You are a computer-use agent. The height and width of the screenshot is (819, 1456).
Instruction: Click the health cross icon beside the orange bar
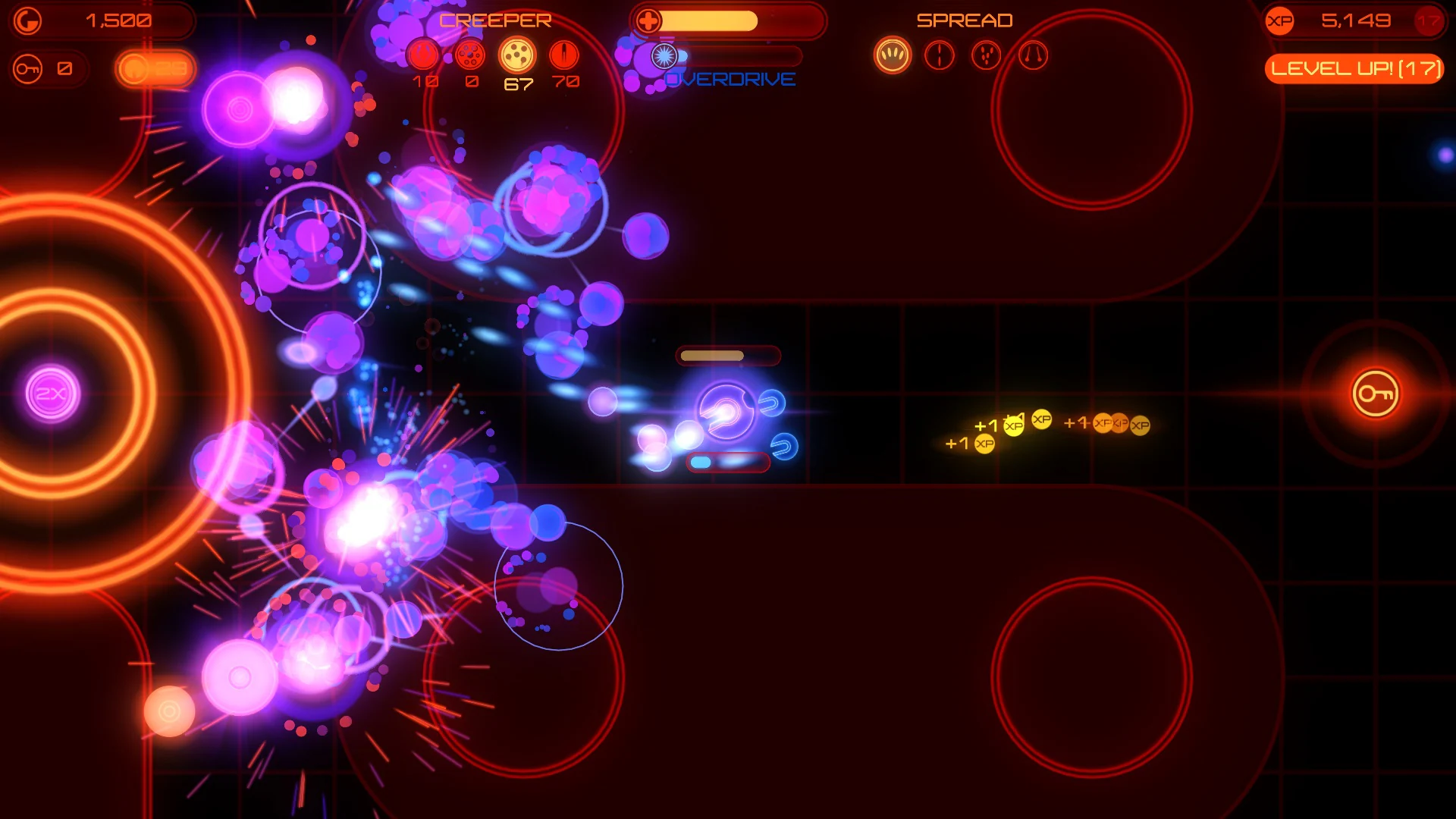pyautogui.click(x=648, y=19)
